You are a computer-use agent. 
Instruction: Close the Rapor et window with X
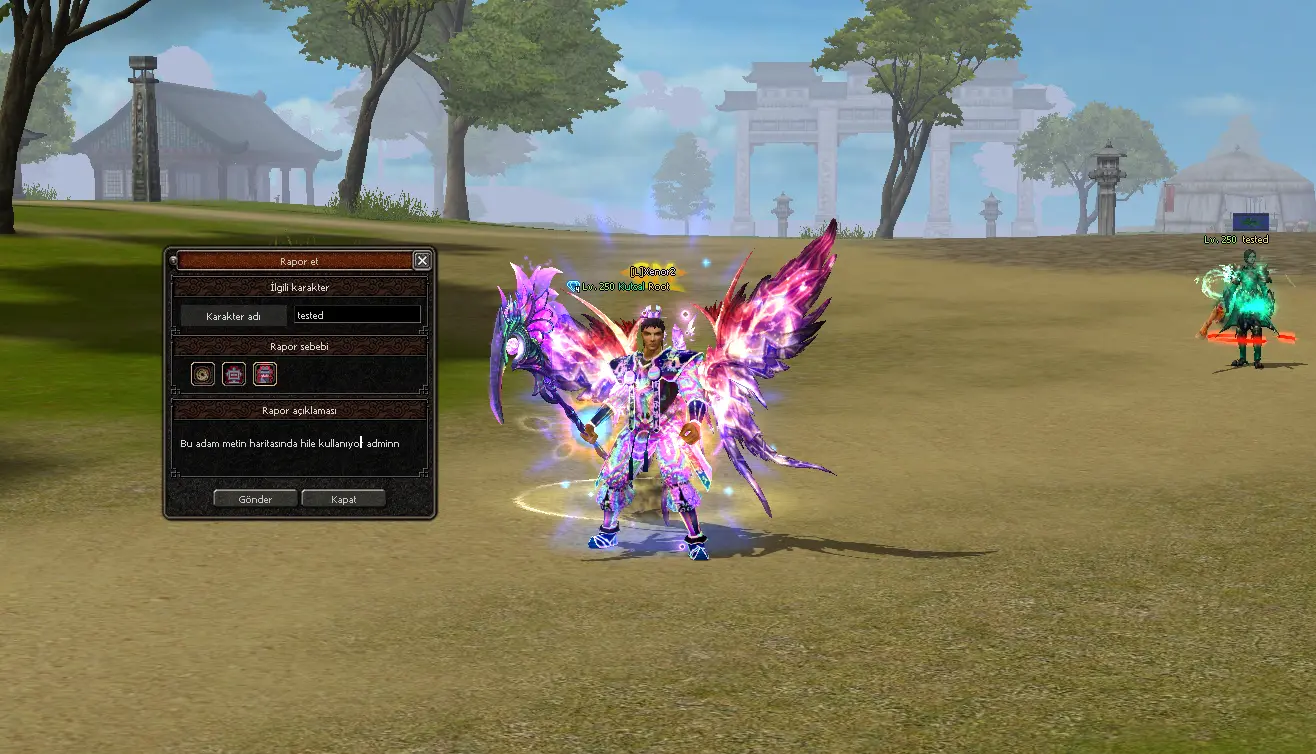tap(422, 261)
